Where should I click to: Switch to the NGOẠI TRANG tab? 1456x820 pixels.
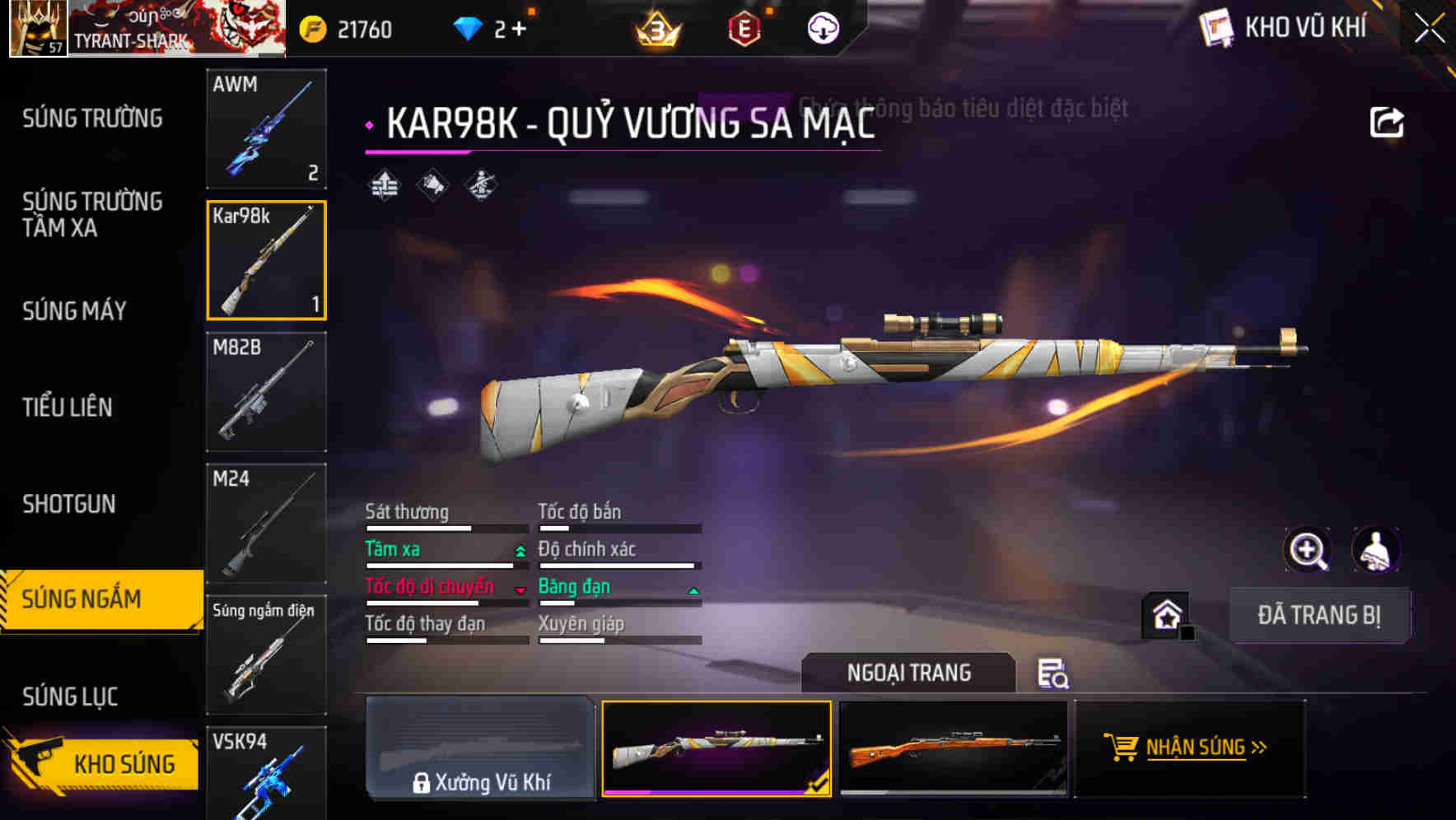[910, 672]
